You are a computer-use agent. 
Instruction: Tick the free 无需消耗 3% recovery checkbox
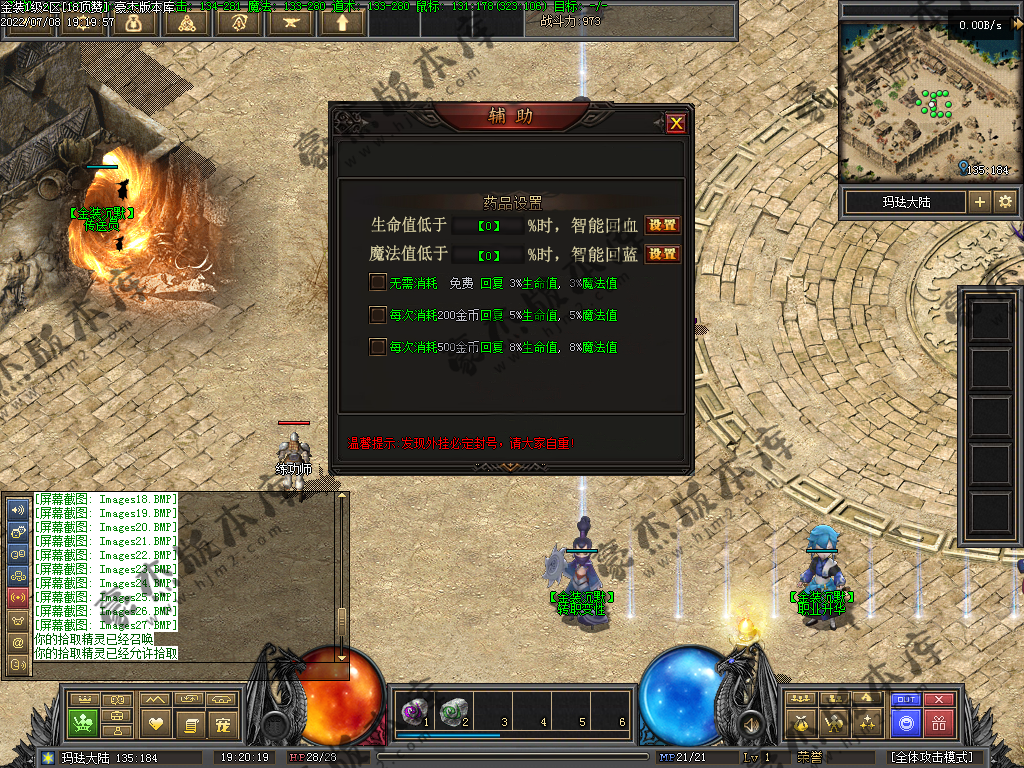[378, 283]
